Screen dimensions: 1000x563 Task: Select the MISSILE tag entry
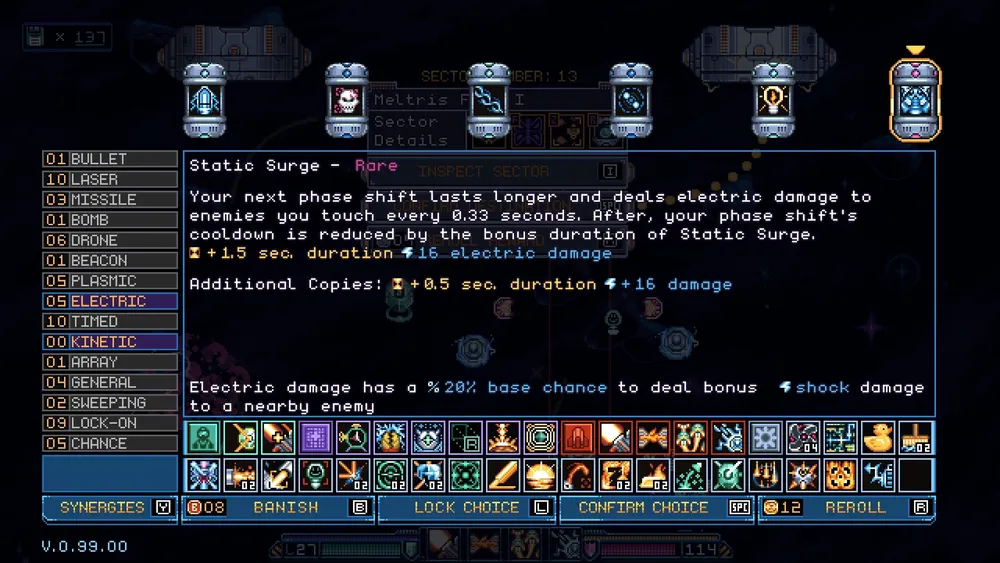coord(110,200)
